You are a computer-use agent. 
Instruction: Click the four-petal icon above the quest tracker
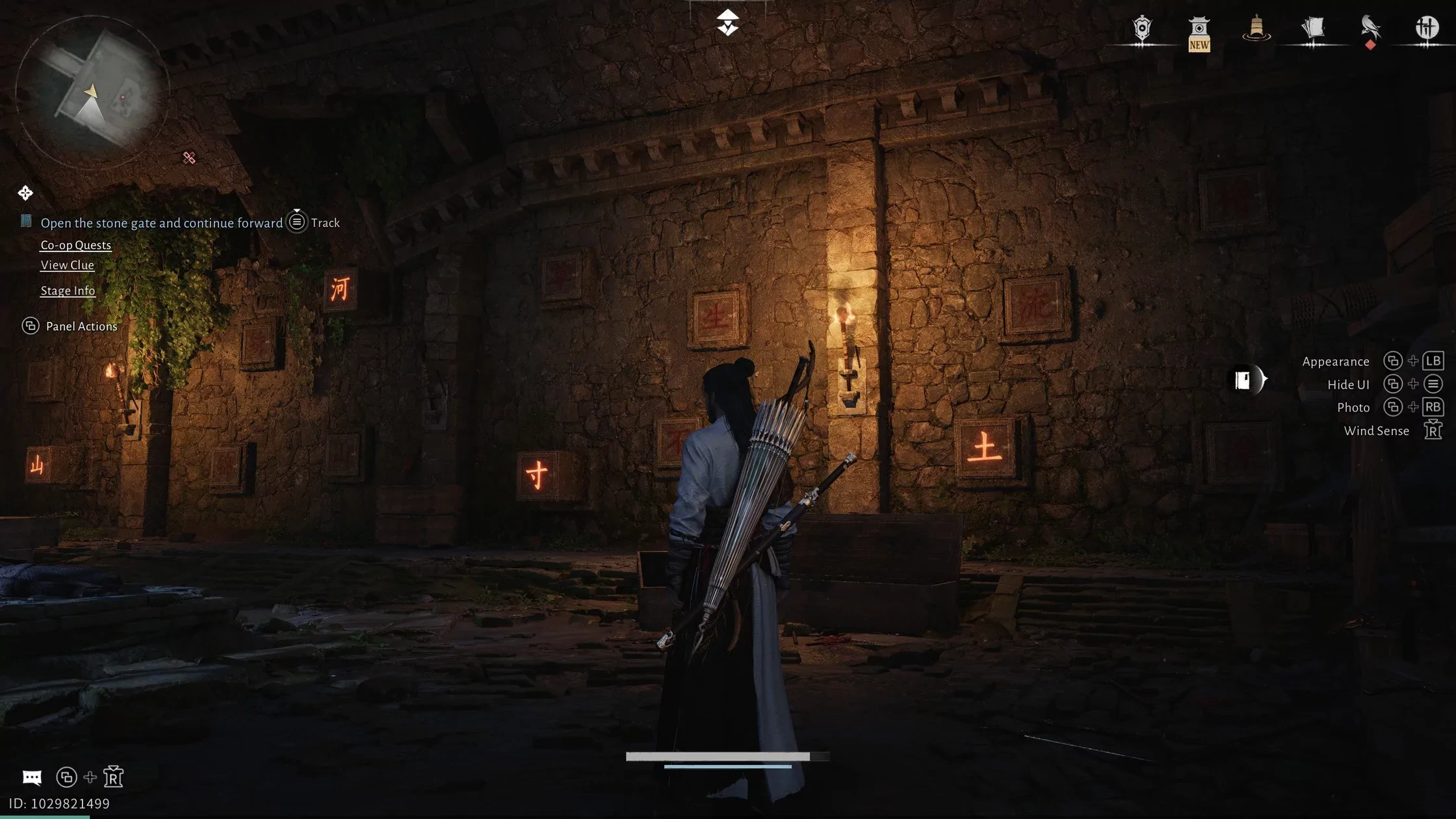pos(25,193)
